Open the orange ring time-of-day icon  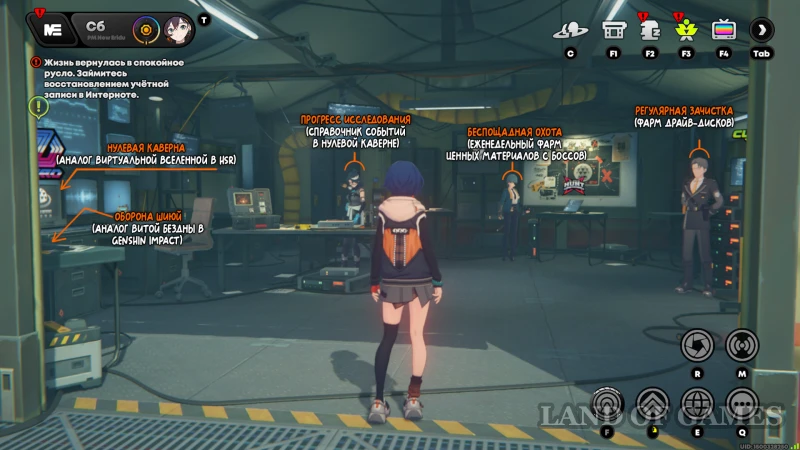pos(146,29)
